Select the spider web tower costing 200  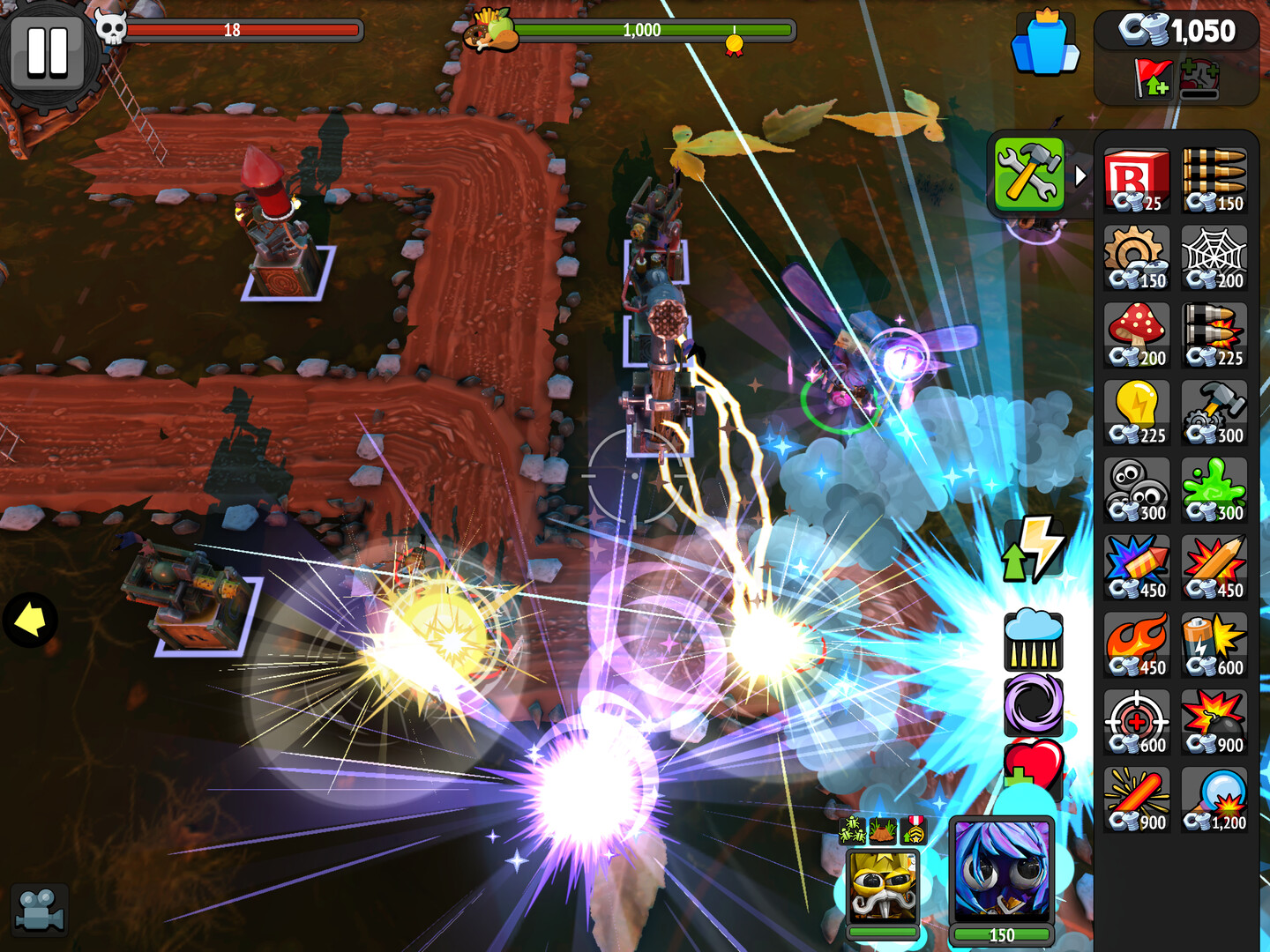coord(1214,256)
